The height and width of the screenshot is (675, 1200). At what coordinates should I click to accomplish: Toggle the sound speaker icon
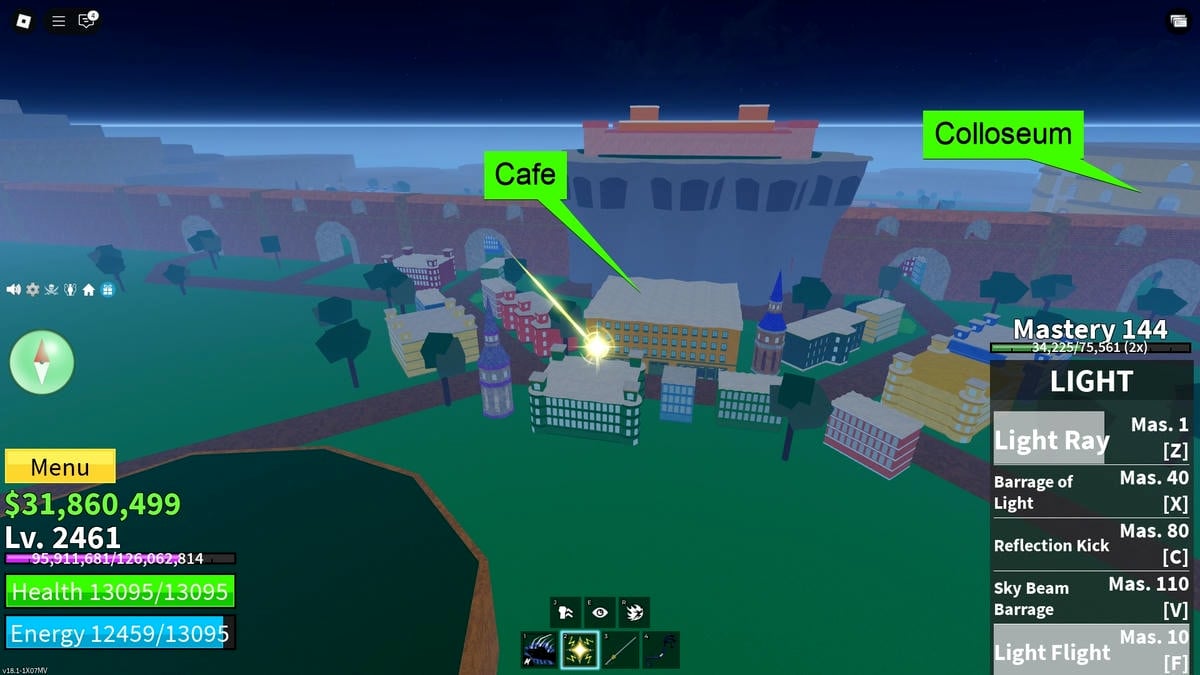[14, 289]
